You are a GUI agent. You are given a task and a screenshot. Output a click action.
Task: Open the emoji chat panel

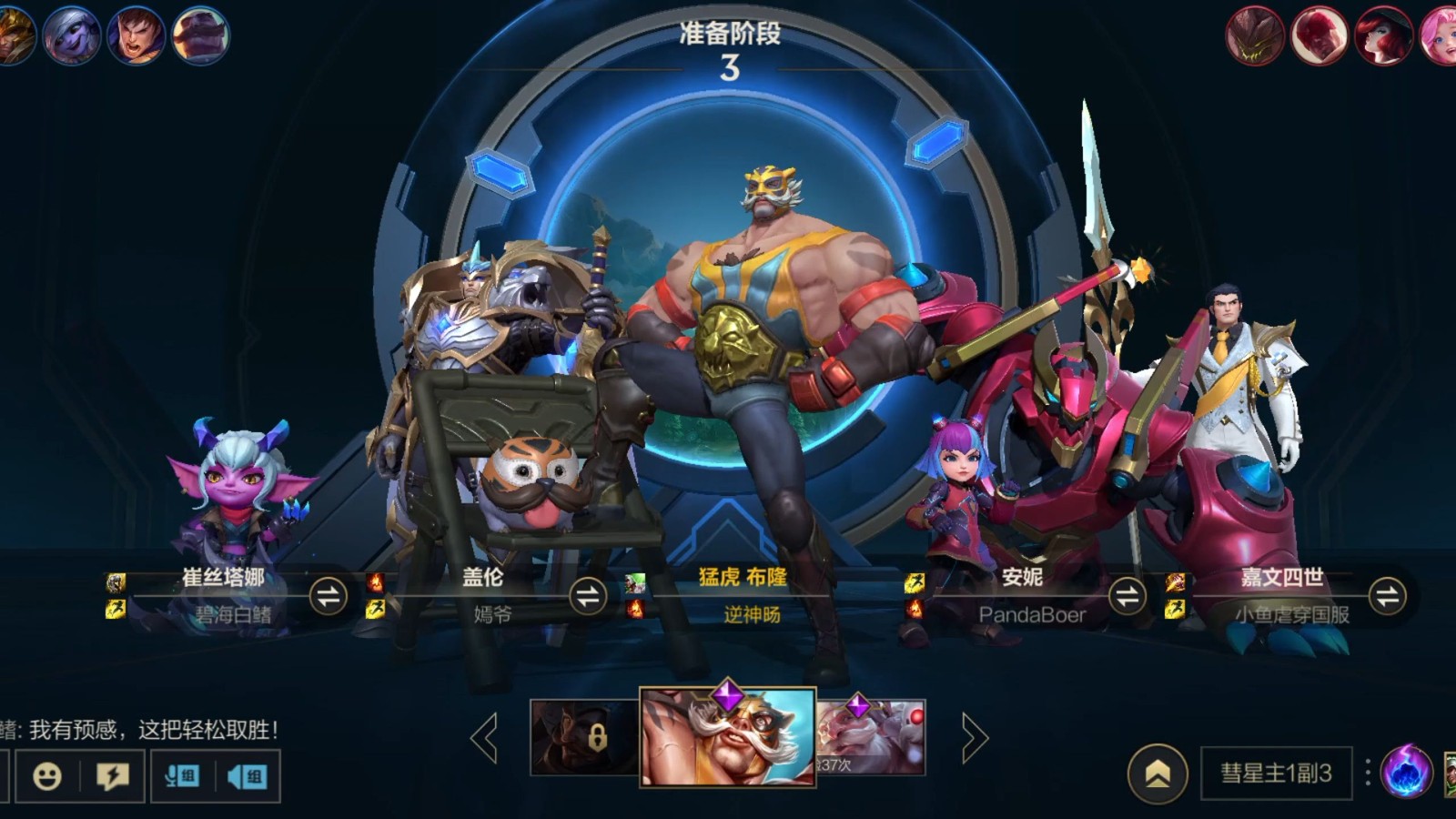[x=47, y=776]
